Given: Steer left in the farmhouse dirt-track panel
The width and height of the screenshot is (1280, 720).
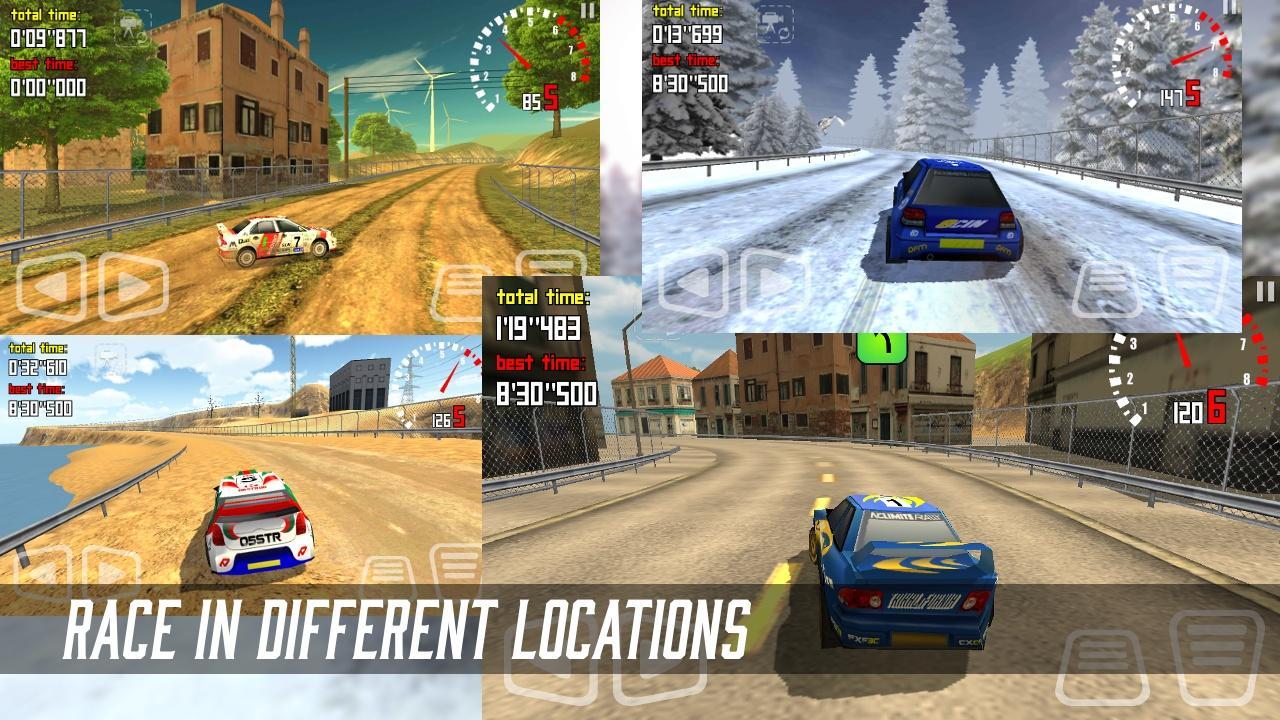Looking at the screenshot, I should point(51,287).
